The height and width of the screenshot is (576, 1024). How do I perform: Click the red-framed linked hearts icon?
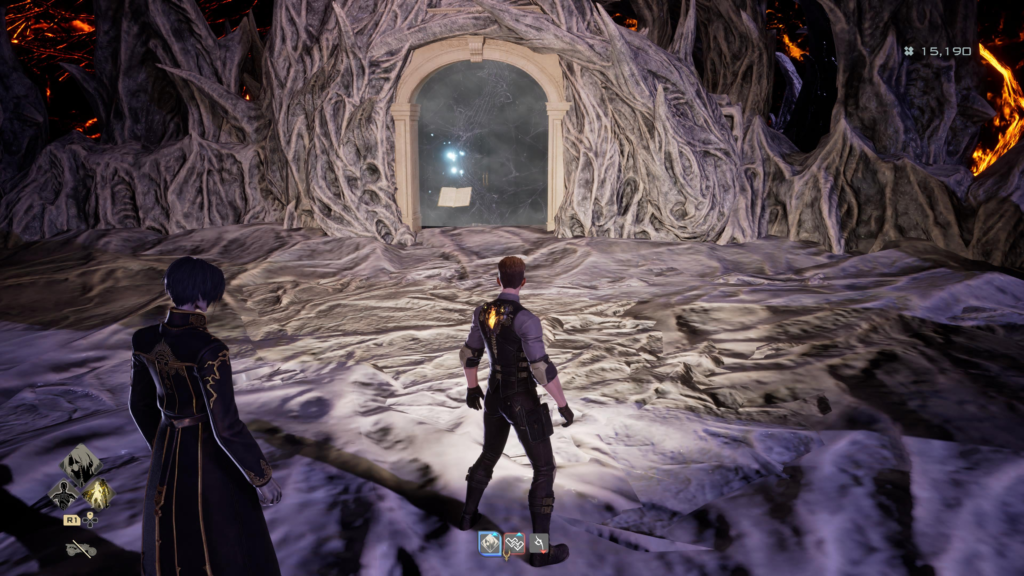[x=514, y=543]
